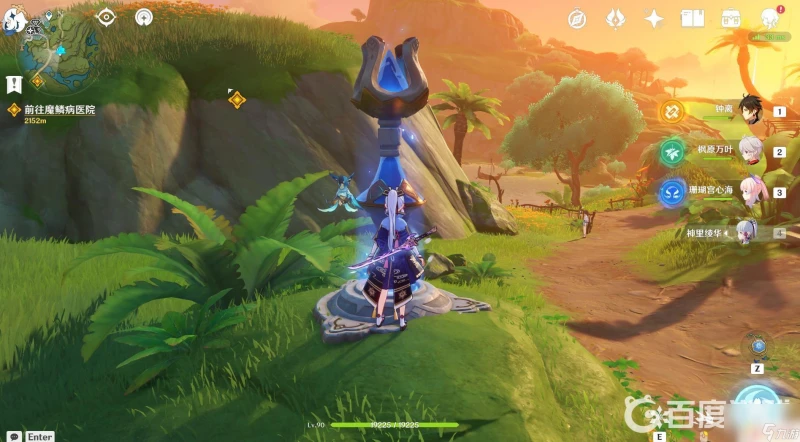Open the events flame-crest icon
The height and width of the screenshot is (442, 800).
(x=616, y=18)
